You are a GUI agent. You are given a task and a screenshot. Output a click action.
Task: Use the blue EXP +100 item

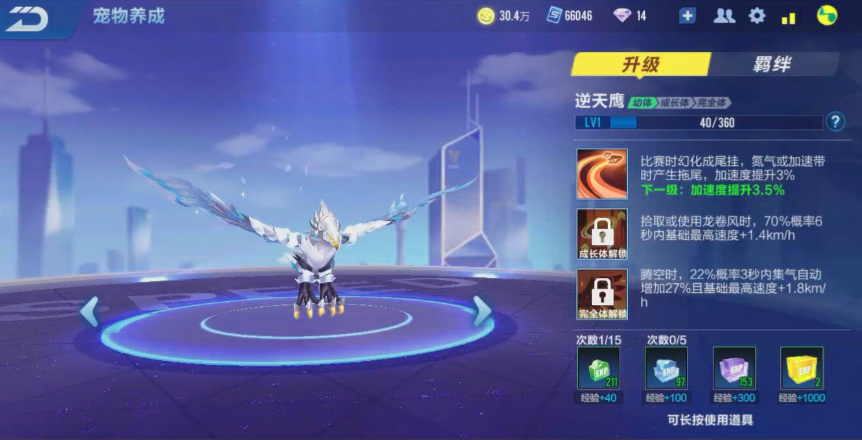click(666, 367)
